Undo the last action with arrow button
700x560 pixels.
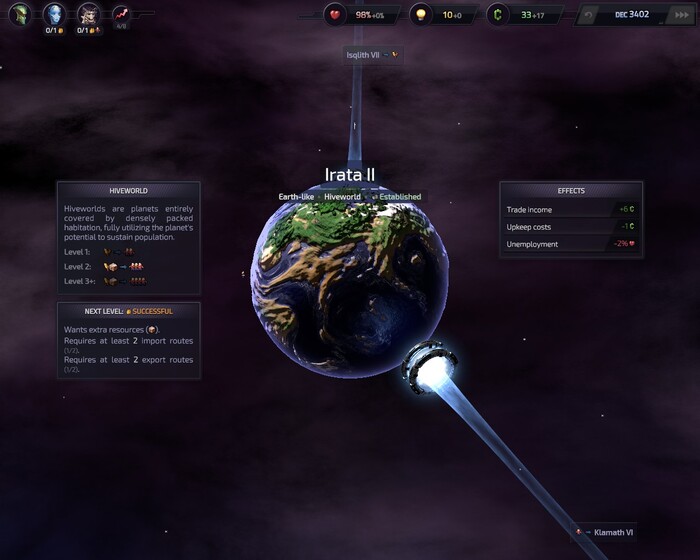click(x=589, y=15)
